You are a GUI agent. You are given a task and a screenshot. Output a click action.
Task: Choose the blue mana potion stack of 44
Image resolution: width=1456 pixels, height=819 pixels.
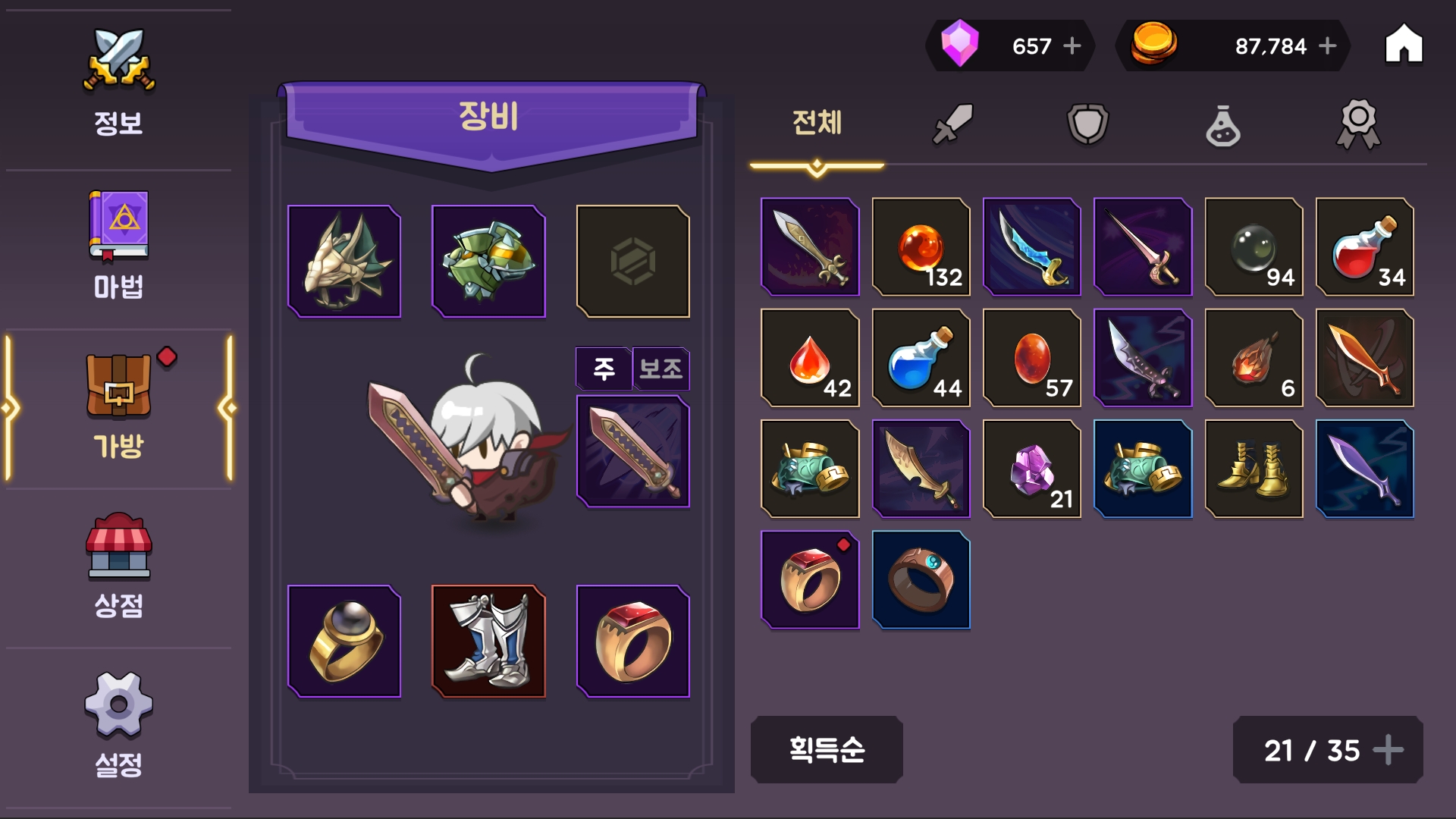click(x=921, y=358)
